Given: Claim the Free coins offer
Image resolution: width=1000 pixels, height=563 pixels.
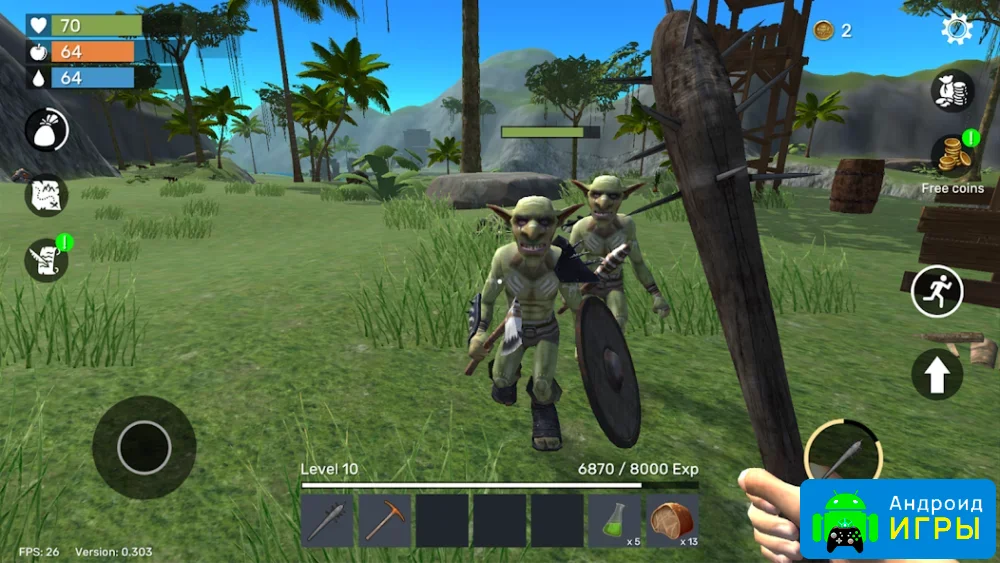Looking at the screenshot, I should 952,158.
